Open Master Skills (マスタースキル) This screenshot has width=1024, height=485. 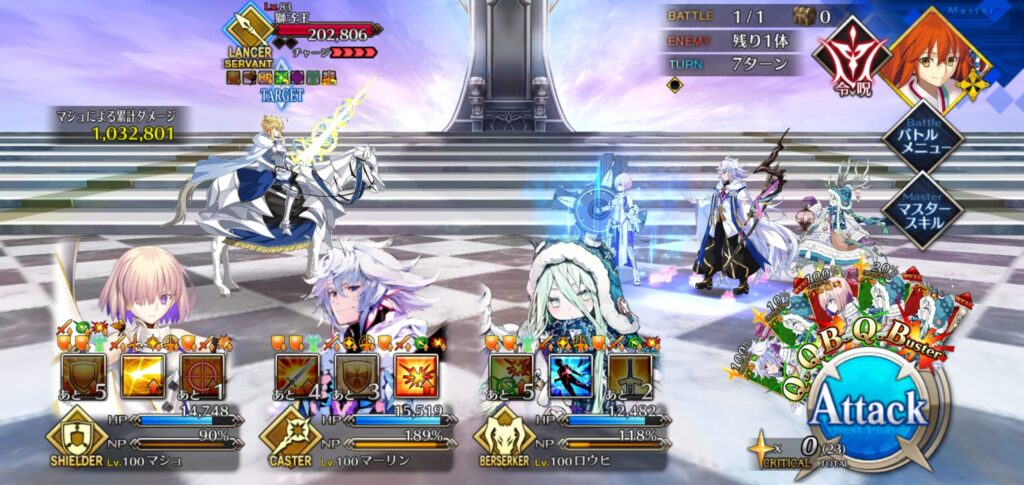tap(922, 210)
